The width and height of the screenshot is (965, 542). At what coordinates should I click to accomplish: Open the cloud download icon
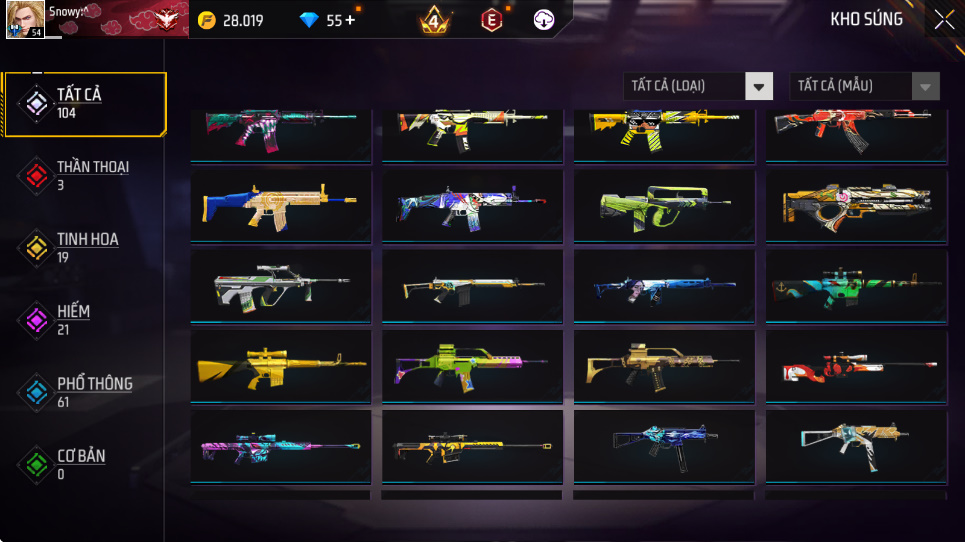click(544, 20)
